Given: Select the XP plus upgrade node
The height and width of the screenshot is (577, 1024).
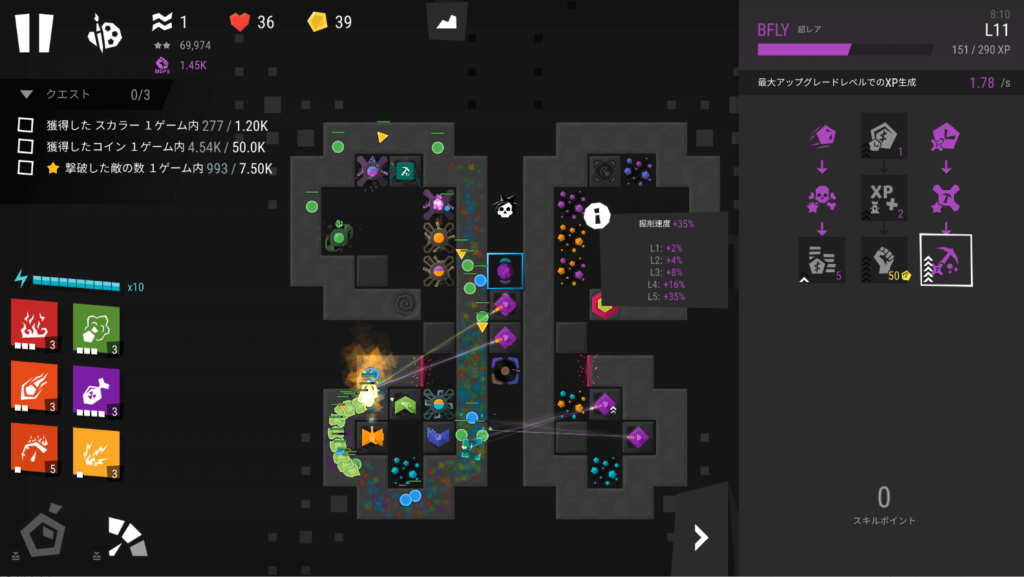Looking at the screenshot, I should click(883, 198).
